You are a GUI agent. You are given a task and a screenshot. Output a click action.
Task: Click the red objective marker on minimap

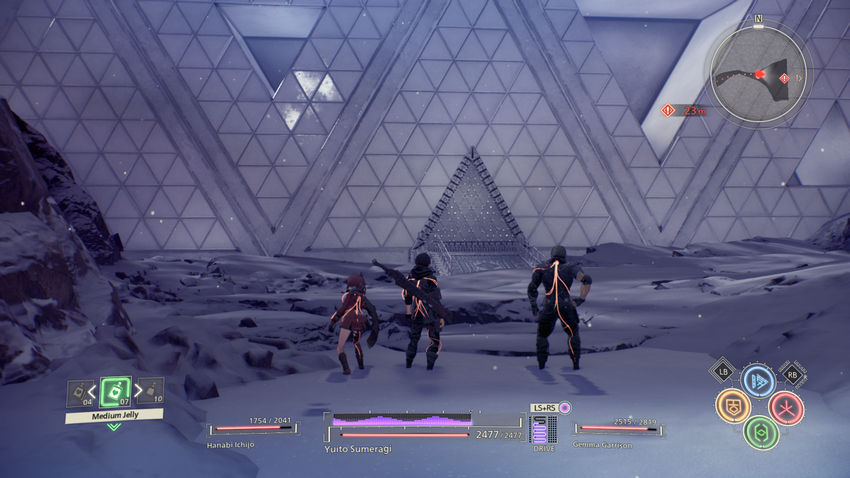761,74
